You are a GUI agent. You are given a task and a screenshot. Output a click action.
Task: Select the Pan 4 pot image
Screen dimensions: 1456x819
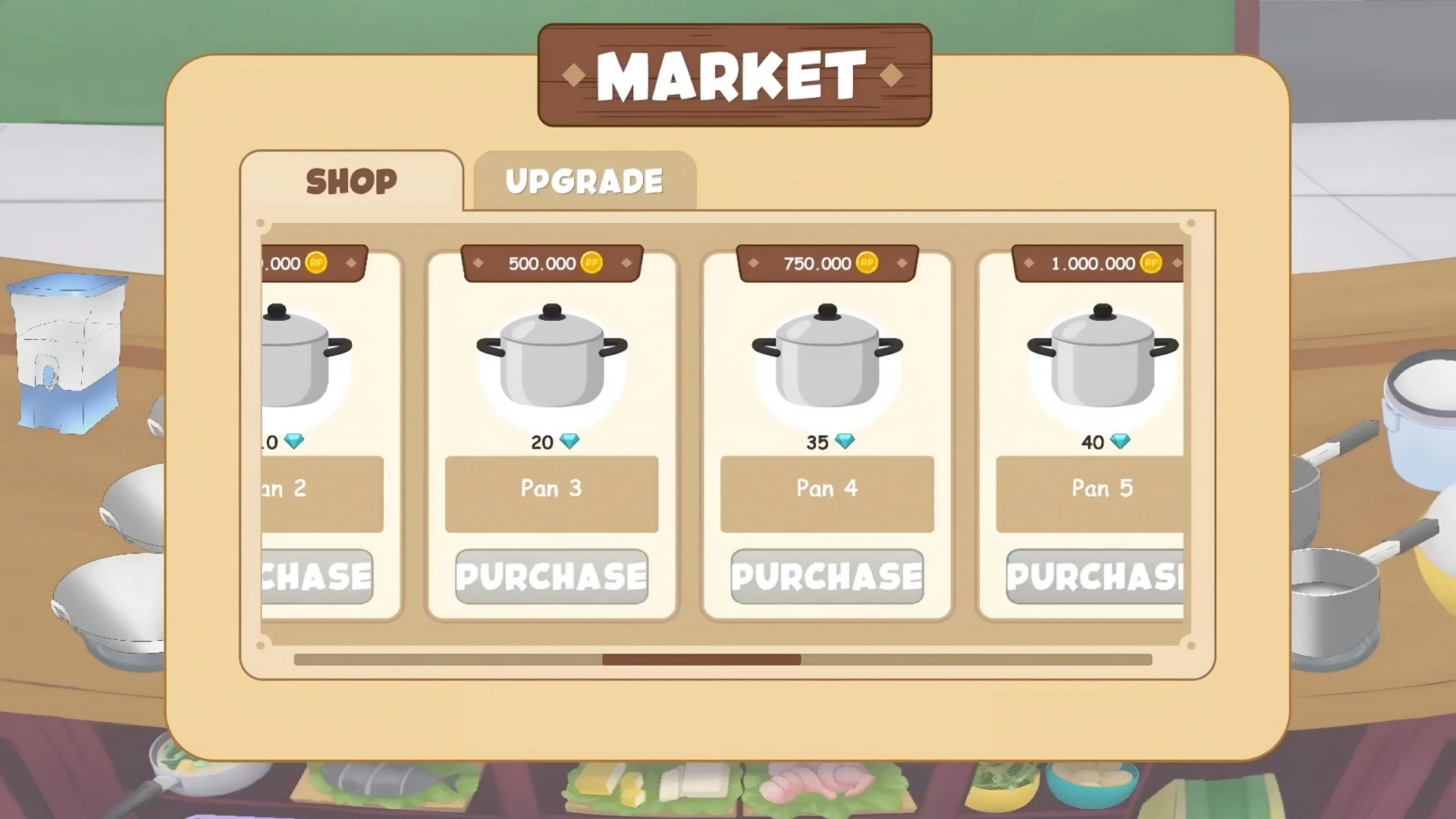(x=827, y=356)
